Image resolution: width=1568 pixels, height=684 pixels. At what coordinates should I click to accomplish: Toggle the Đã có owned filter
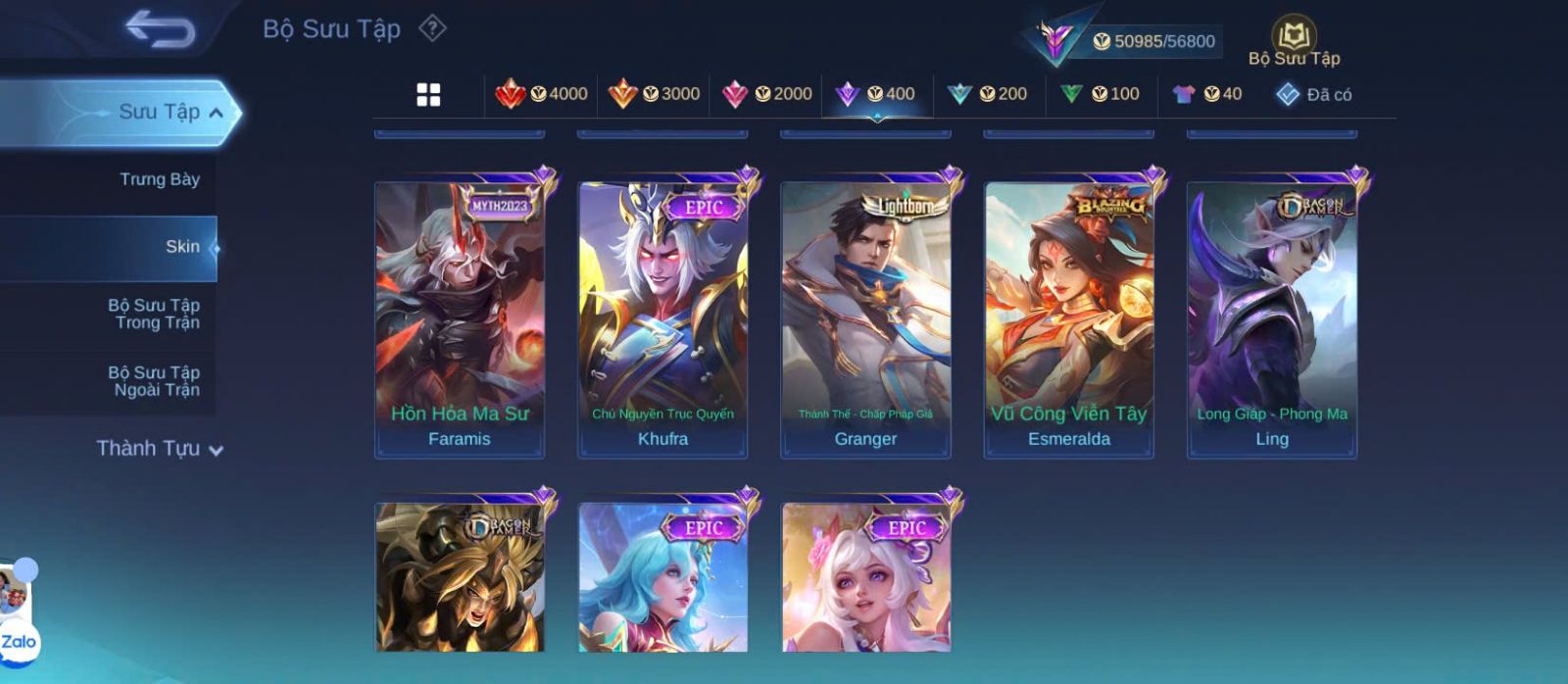(1314, 94)
